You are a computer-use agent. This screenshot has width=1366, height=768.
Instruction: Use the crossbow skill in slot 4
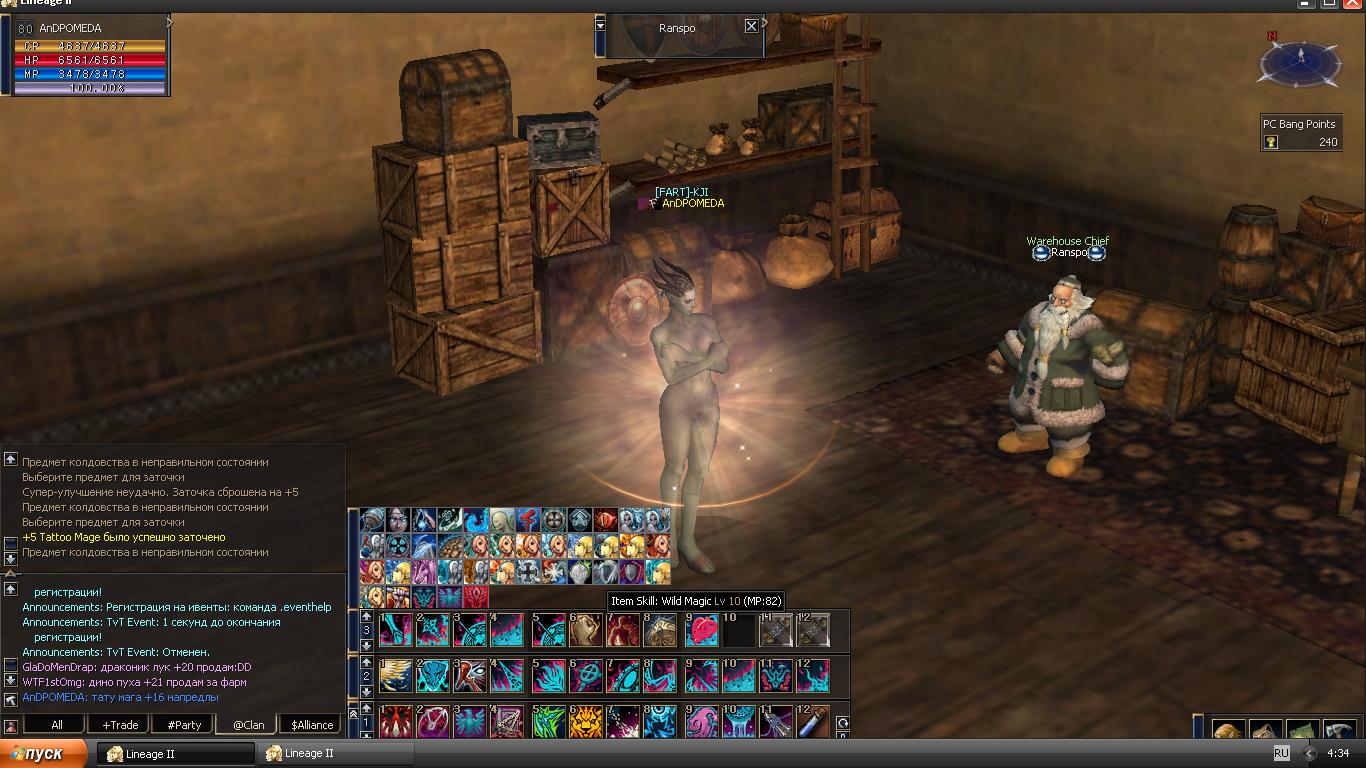pyautogui.click(x=507, y=721)
